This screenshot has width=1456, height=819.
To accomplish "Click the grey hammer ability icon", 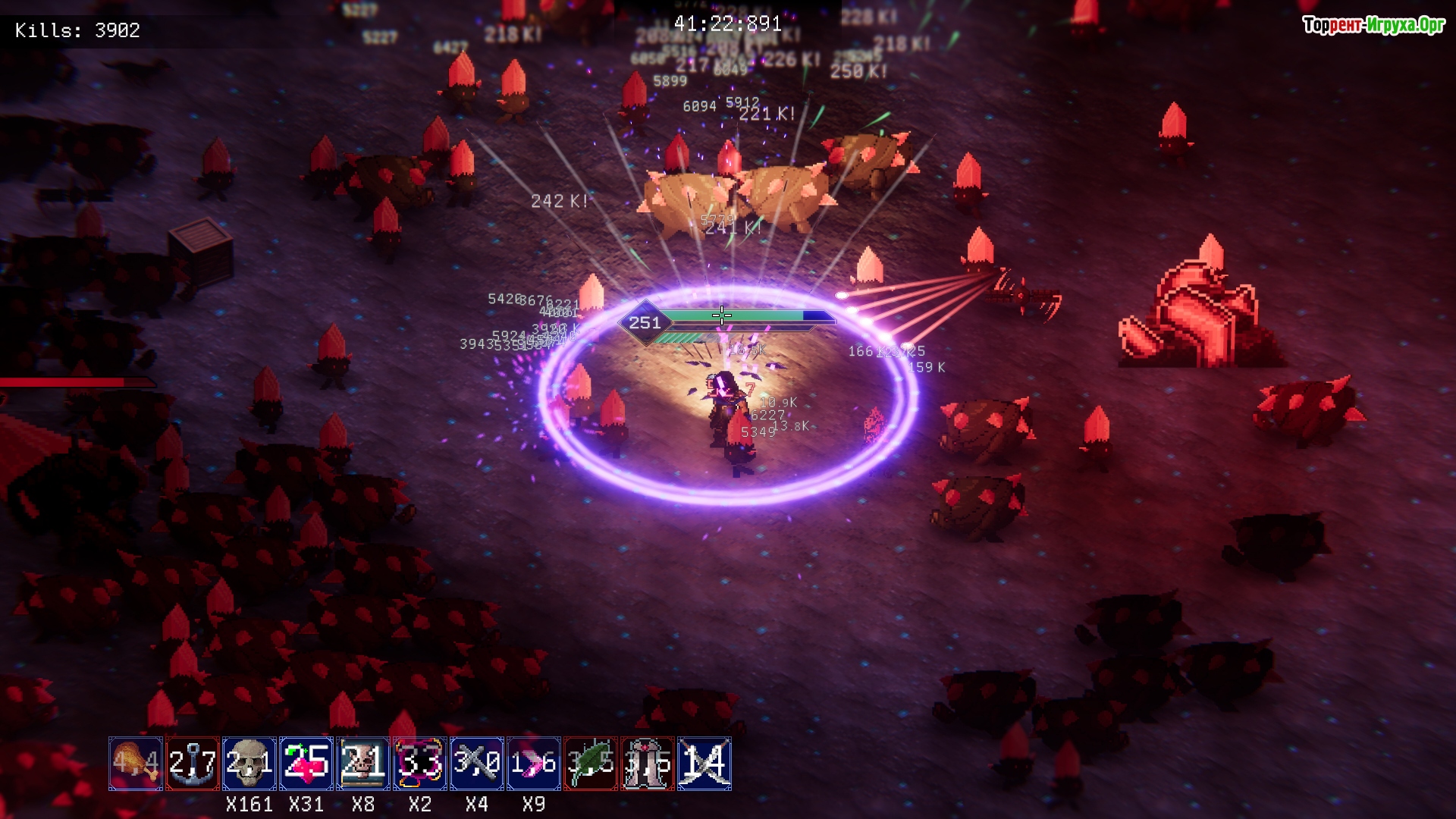I will (477, 763).
